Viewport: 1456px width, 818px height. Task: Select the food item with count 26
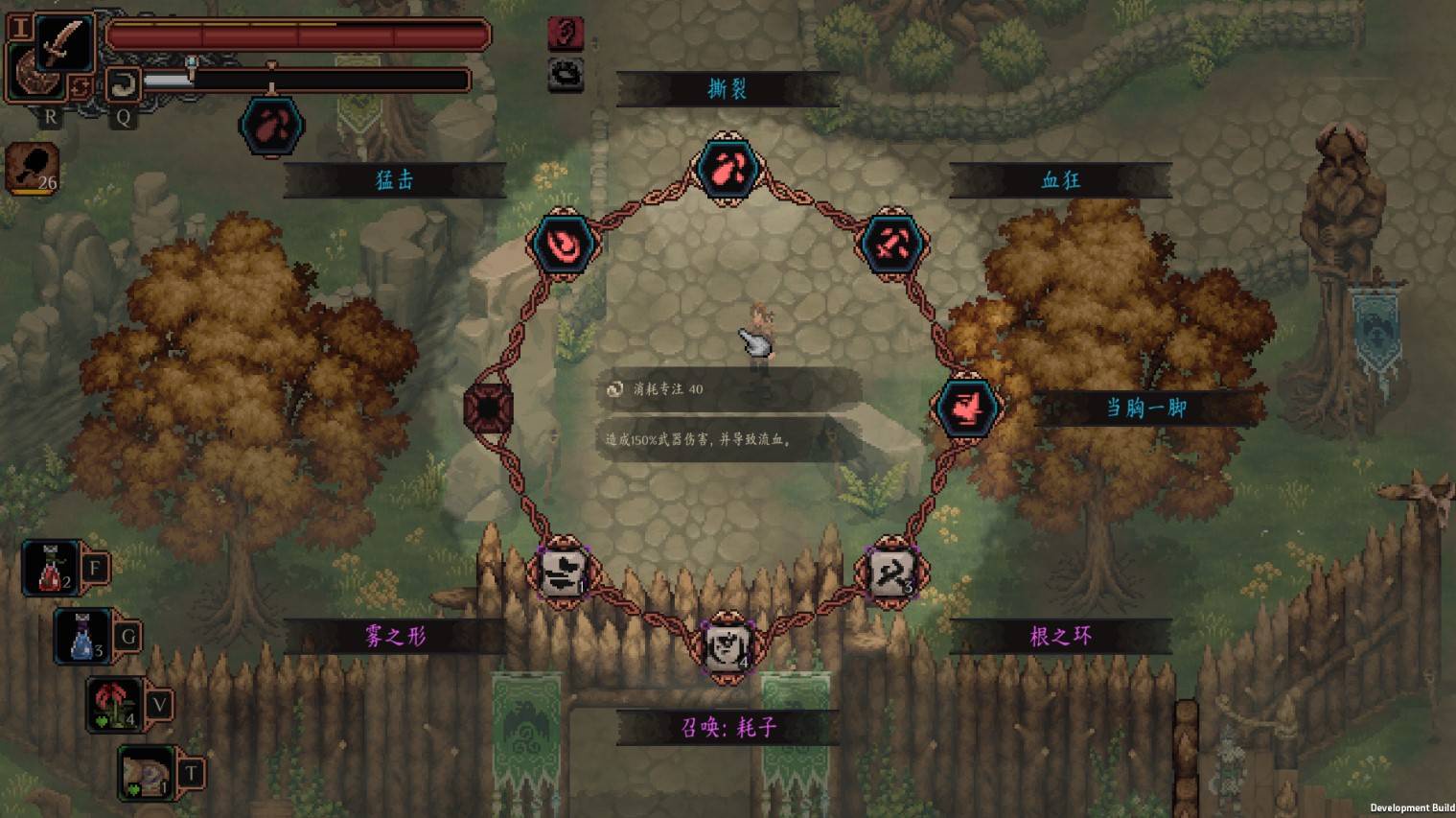(x=35, y=168)
